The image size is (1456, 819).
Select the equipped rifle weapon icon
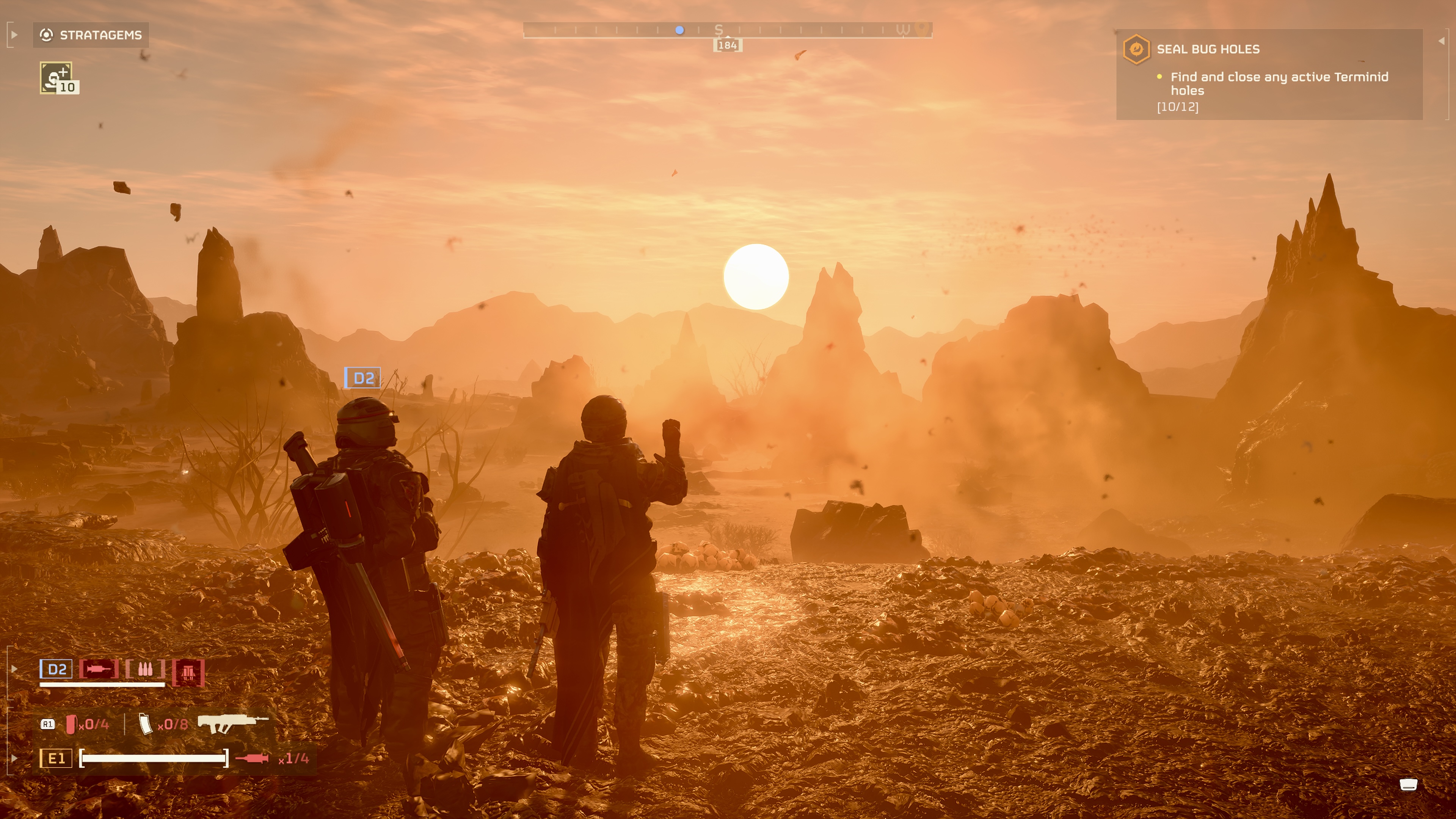pyautogui.click(x=232, y=723)
